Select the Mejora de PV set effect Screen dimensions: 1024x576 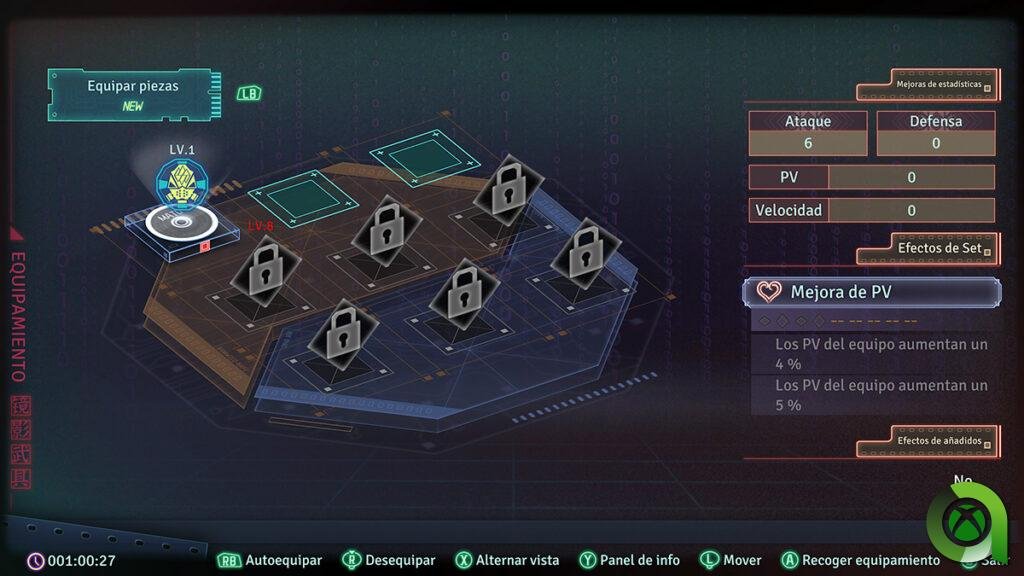click(872, 292)
